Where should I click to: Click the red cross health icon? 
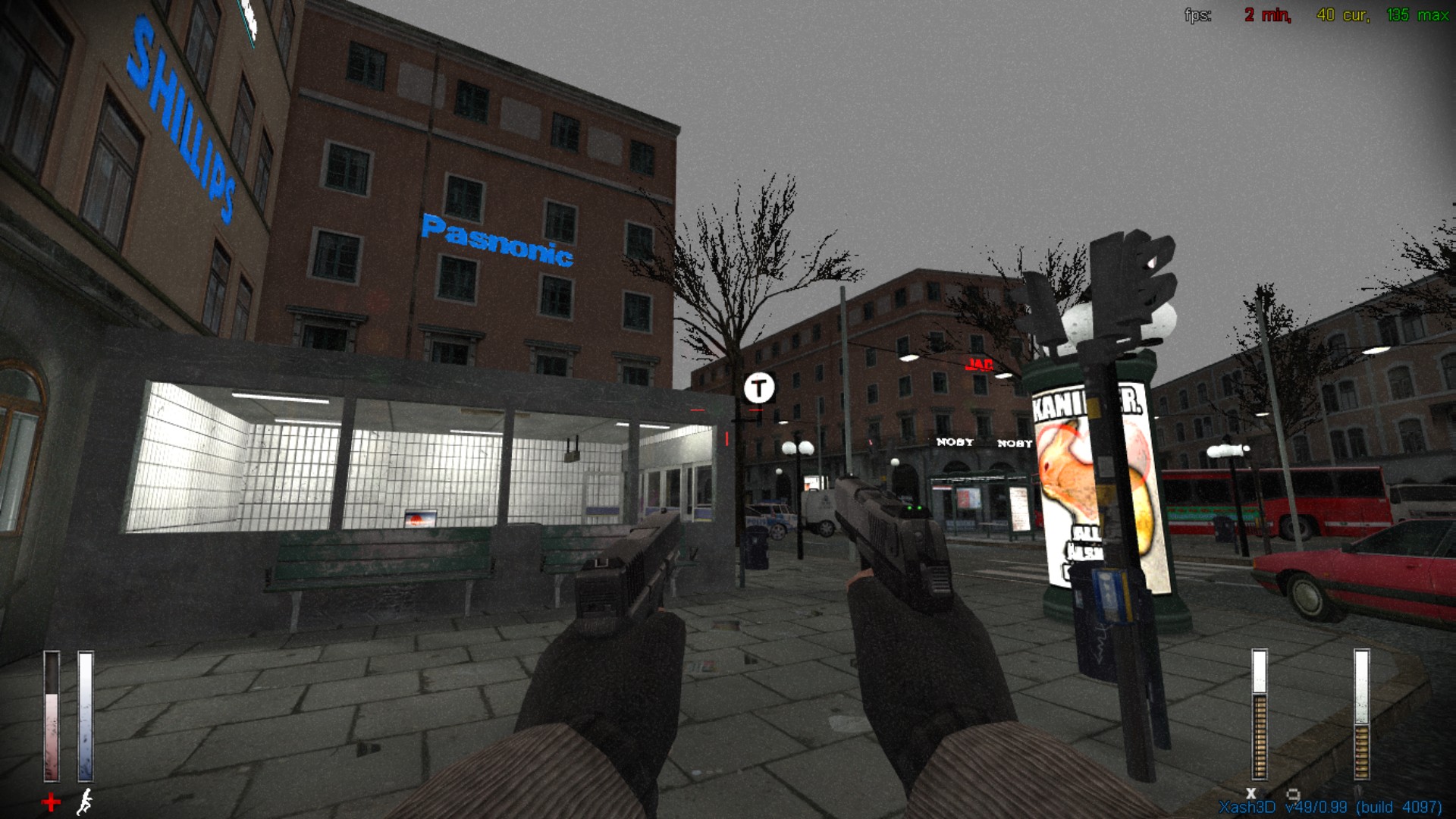(x=51, y=802)
